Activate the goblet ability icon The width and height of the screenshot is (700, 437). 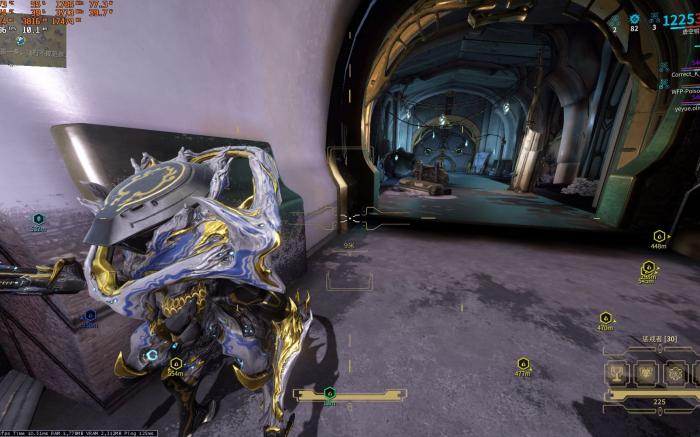[619, 374]
